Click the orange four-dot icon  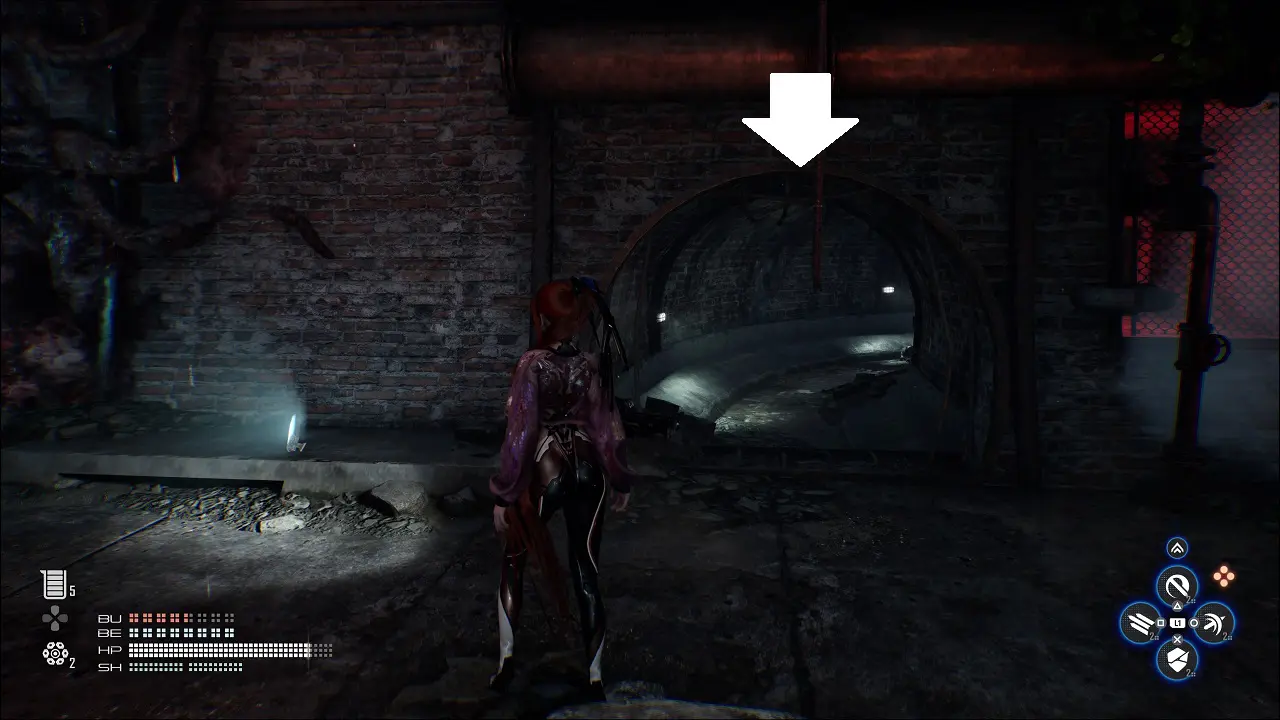point(1223,576)
